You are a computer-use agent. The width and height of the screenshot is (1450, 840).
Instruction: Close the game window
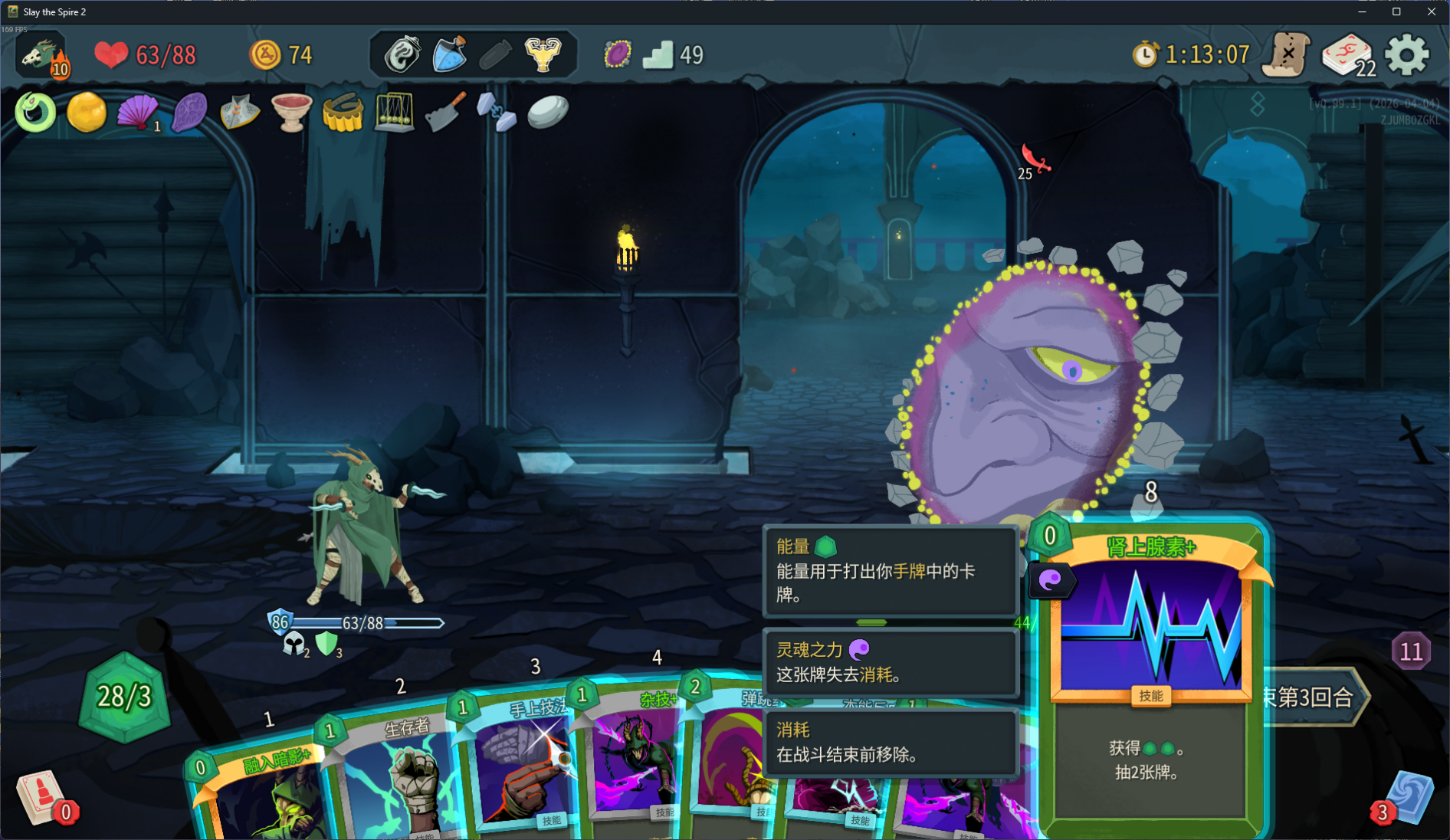(1431, 11)
